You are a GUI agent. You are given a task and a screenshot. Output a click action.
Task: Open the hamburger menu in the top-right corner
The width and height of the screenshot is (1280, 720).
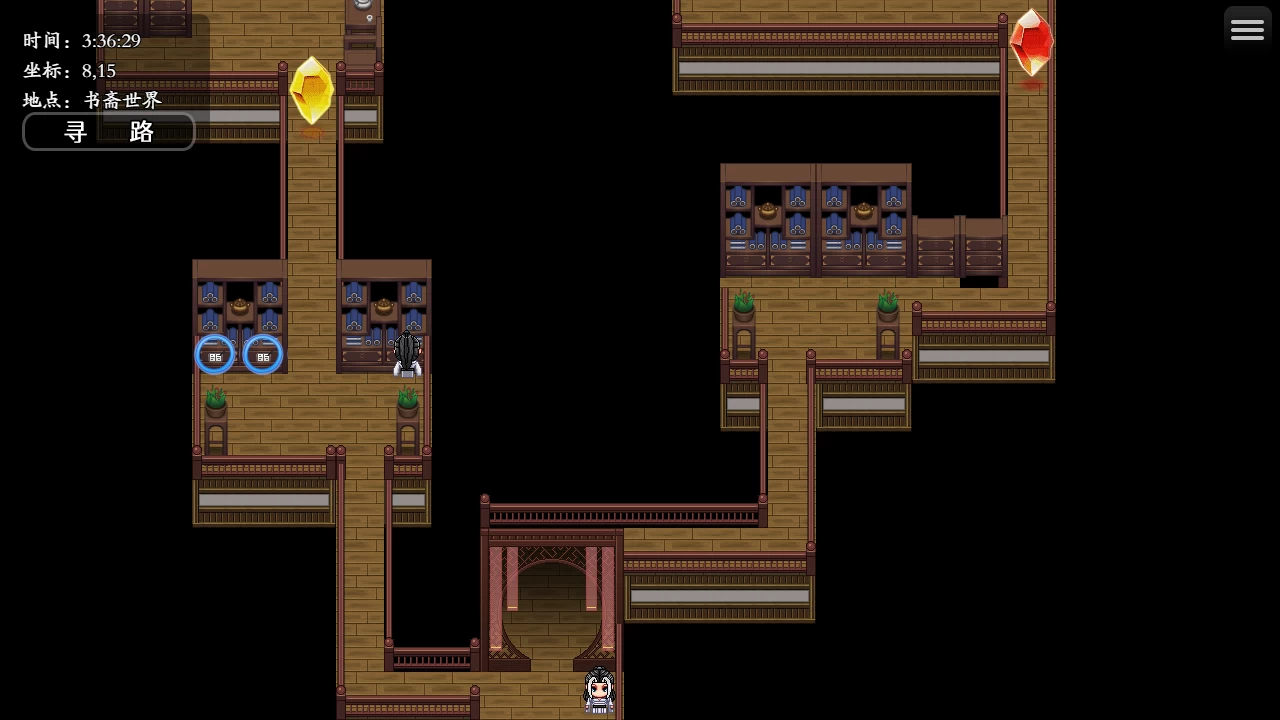[1247, 28]
